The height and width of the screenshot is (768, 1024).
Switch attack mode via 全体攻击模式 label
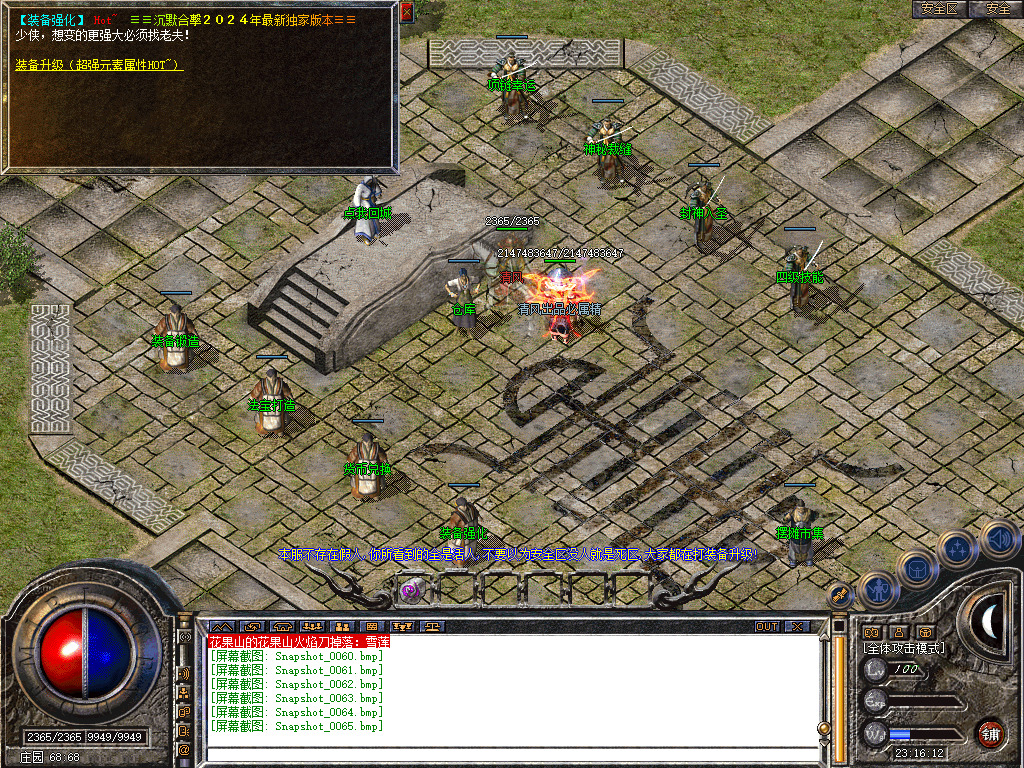[903, 648]
